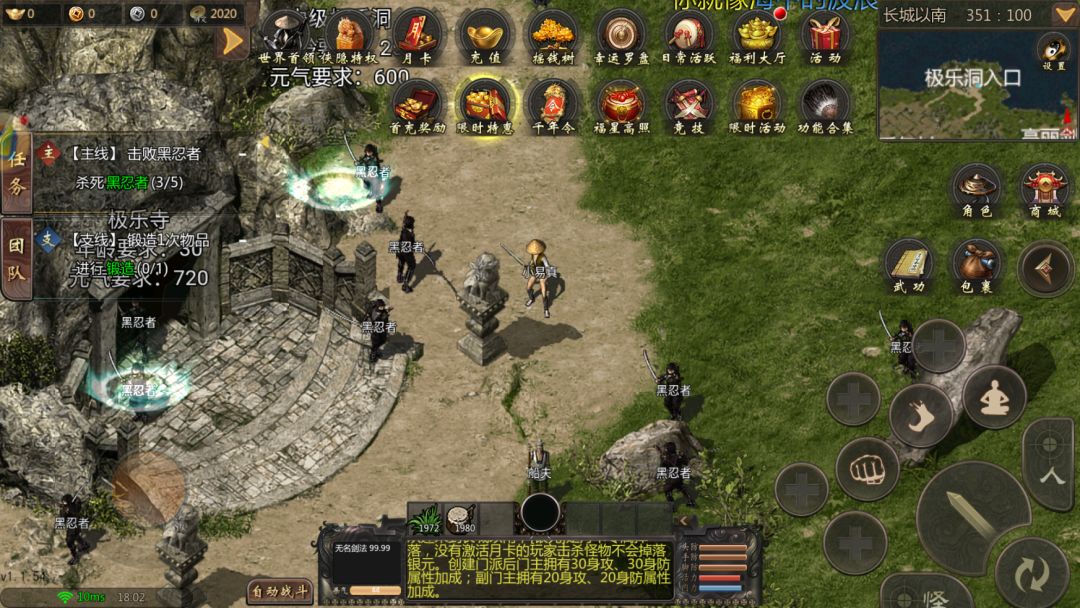Activate the meditation sitting pose skill
The height and width of the screenshot is (608, 1080).
tap(994, 396)
